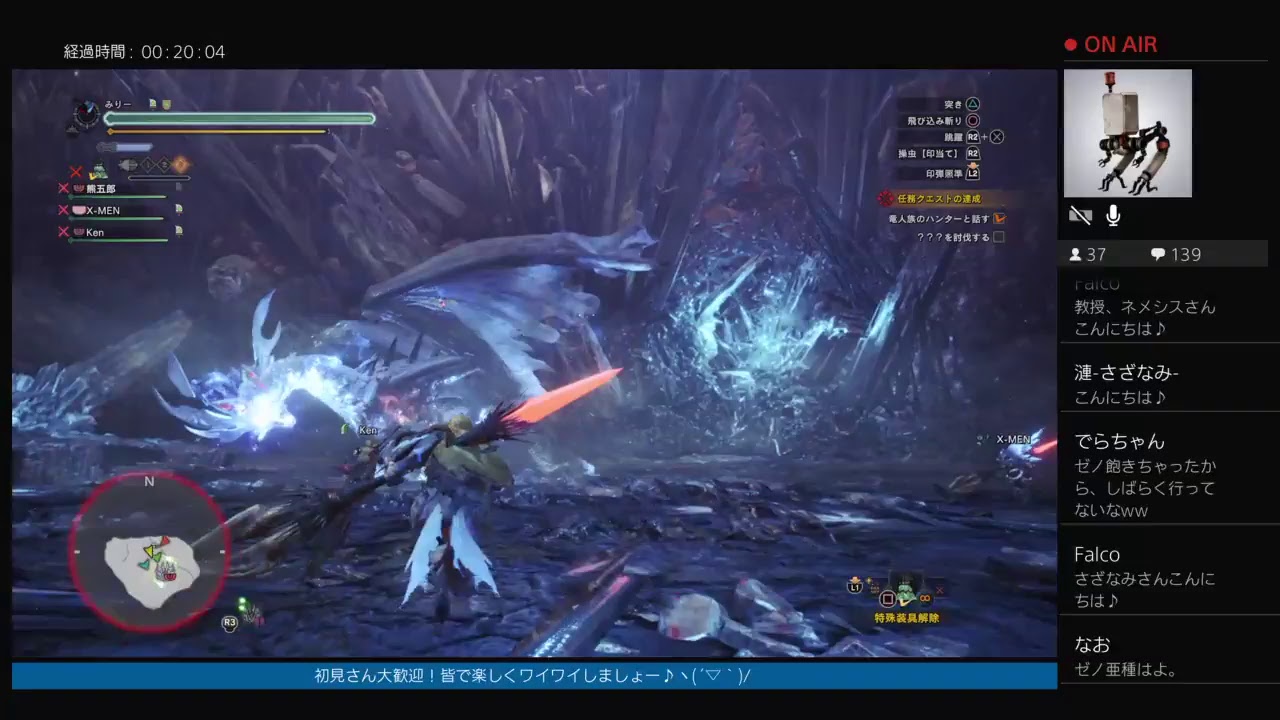Click the muted camera icon below the stream thumbnail
Image resolution: width=1280 pixels, height=720 pixels.
point(1080,215)
